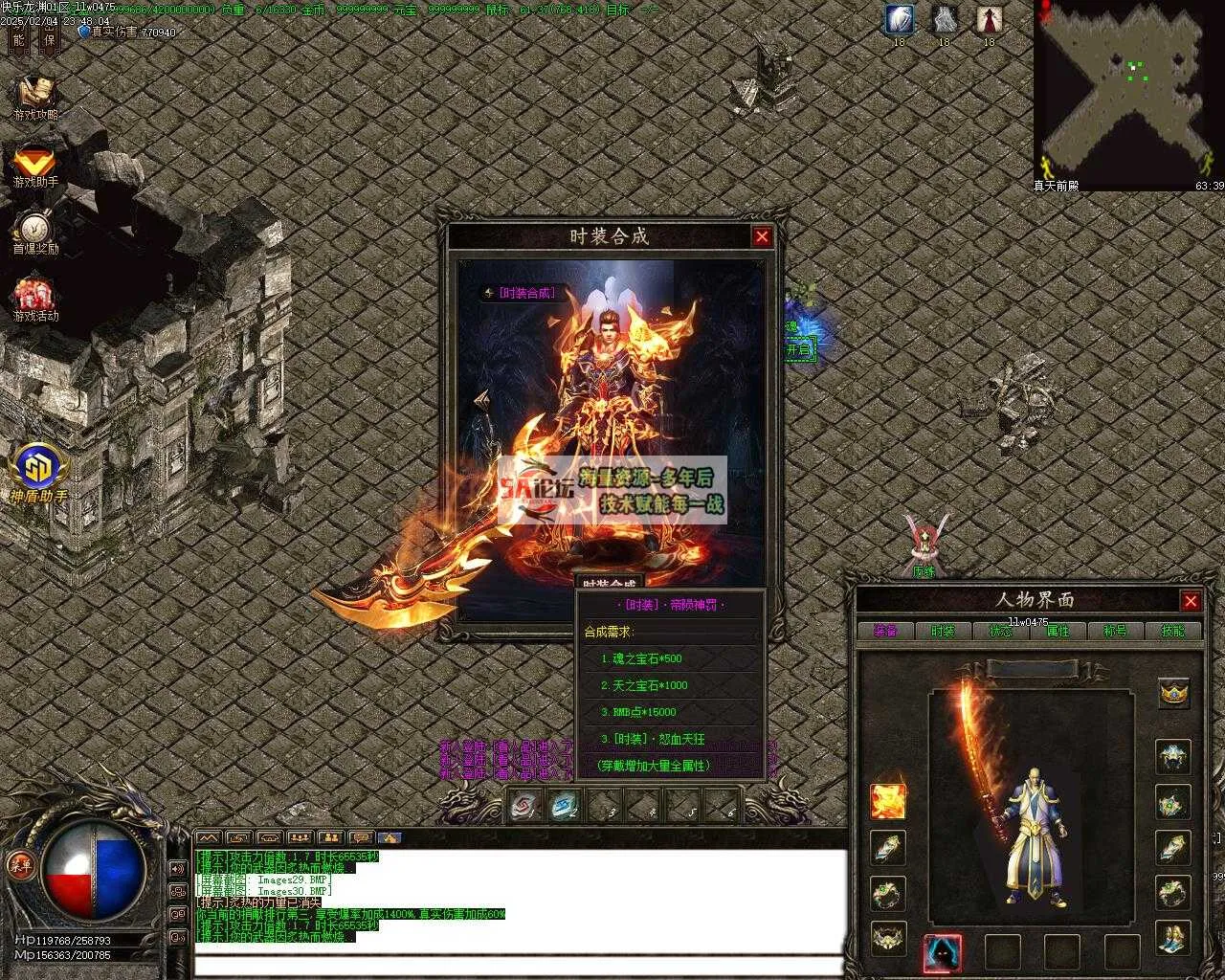Switch to the 时装 tab in character panel
Screen dimensions: 1225x980
pyautogui.click(x=943, y=631)
